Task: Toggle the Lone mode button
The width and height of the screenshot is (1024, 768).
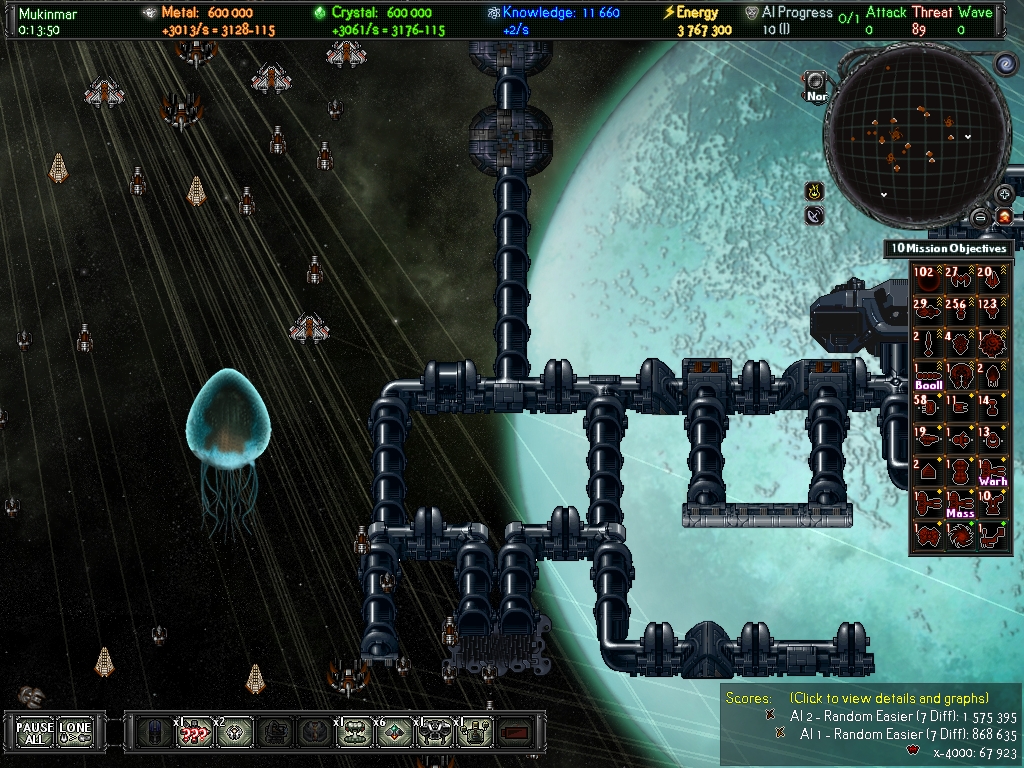Action: [75, 733]
